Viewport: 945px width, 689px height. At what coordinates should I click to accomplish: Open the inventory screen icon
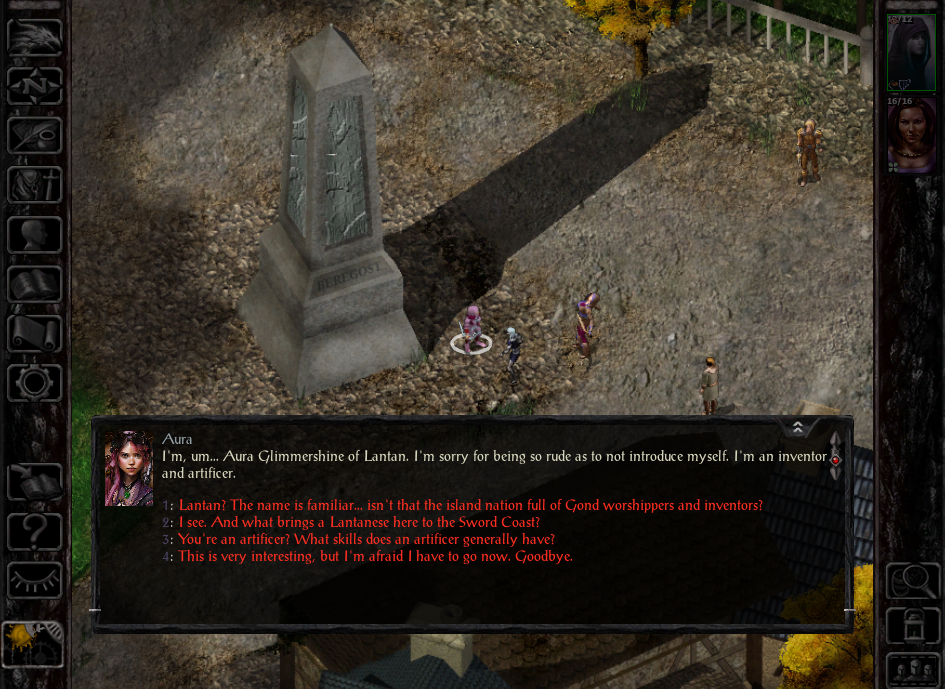[x=35, y=185]
